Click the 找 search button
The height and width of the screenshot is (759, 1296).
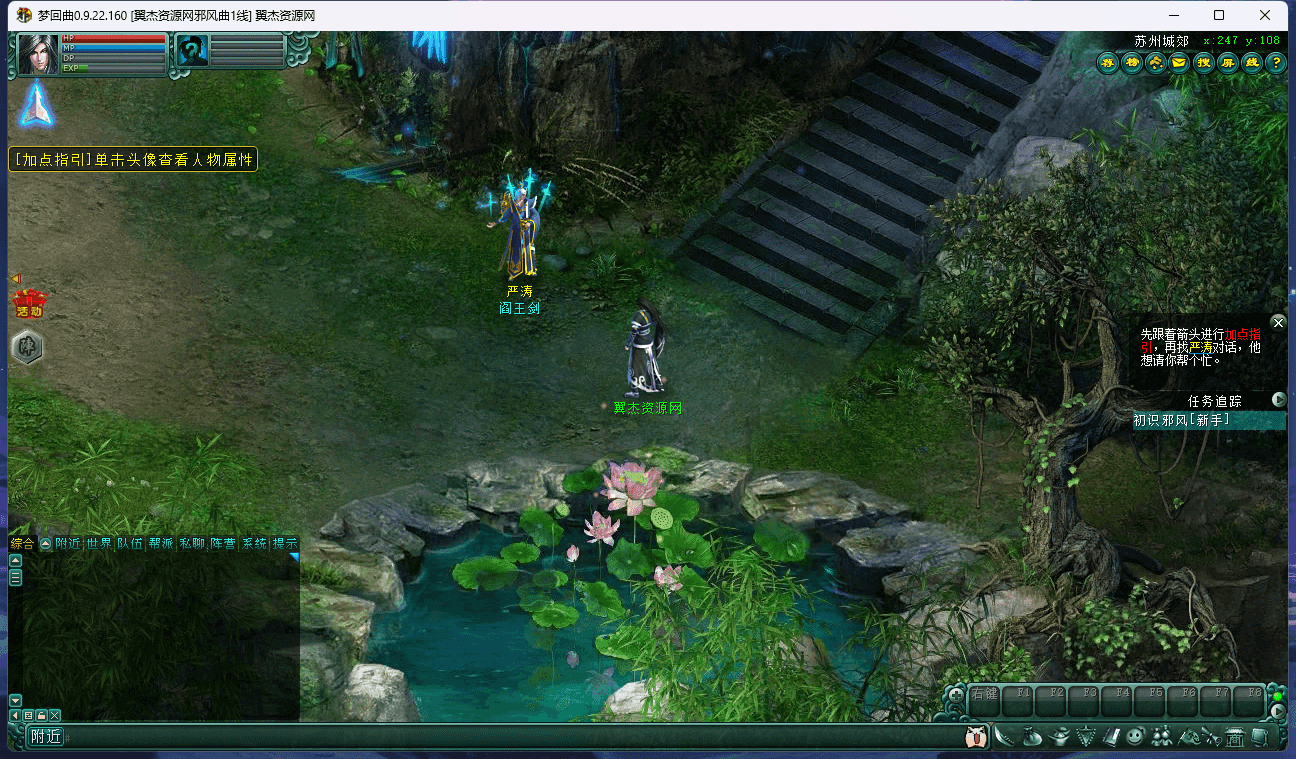[x=1204, y=63]
